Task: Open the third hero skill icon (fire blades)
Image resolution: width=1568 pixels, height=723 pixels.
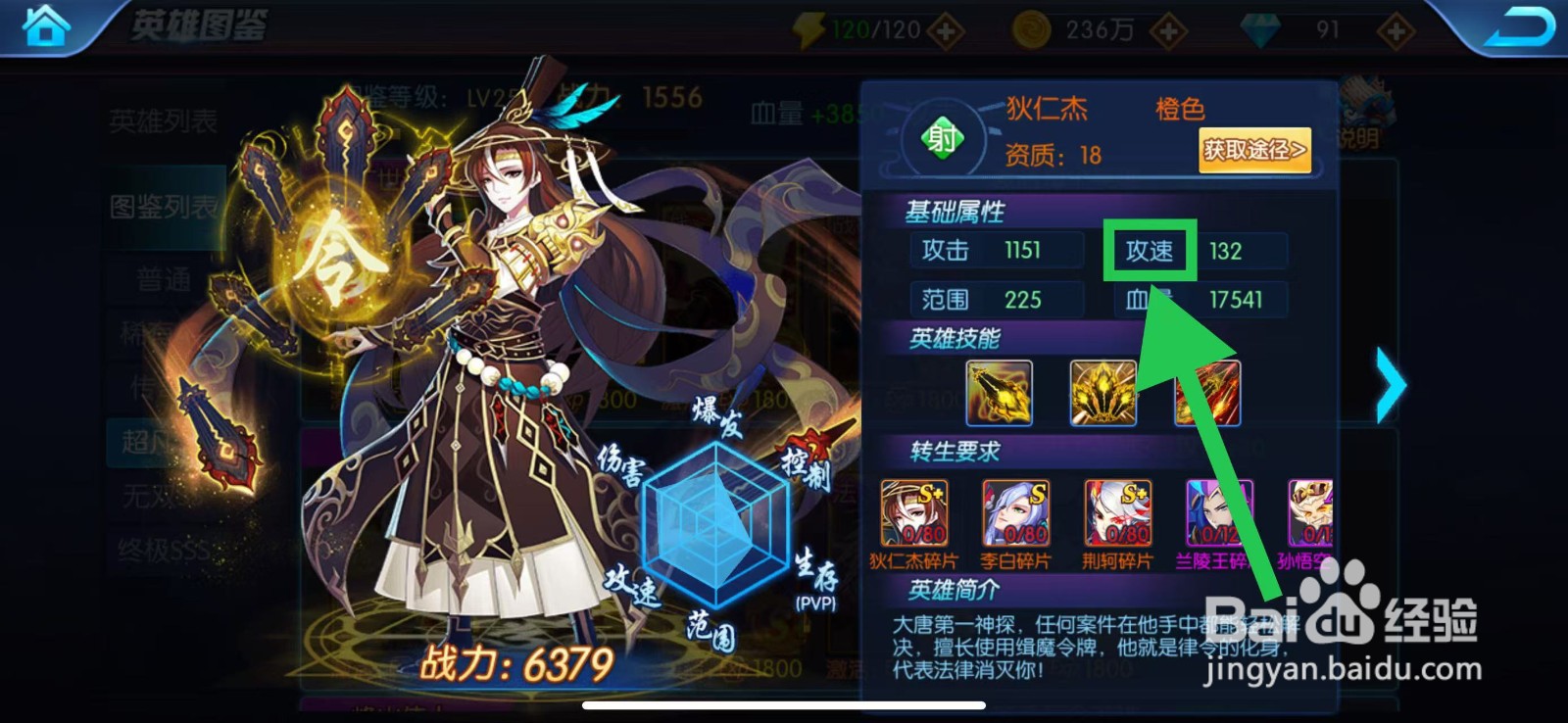Action: (x=1207, y=393)
